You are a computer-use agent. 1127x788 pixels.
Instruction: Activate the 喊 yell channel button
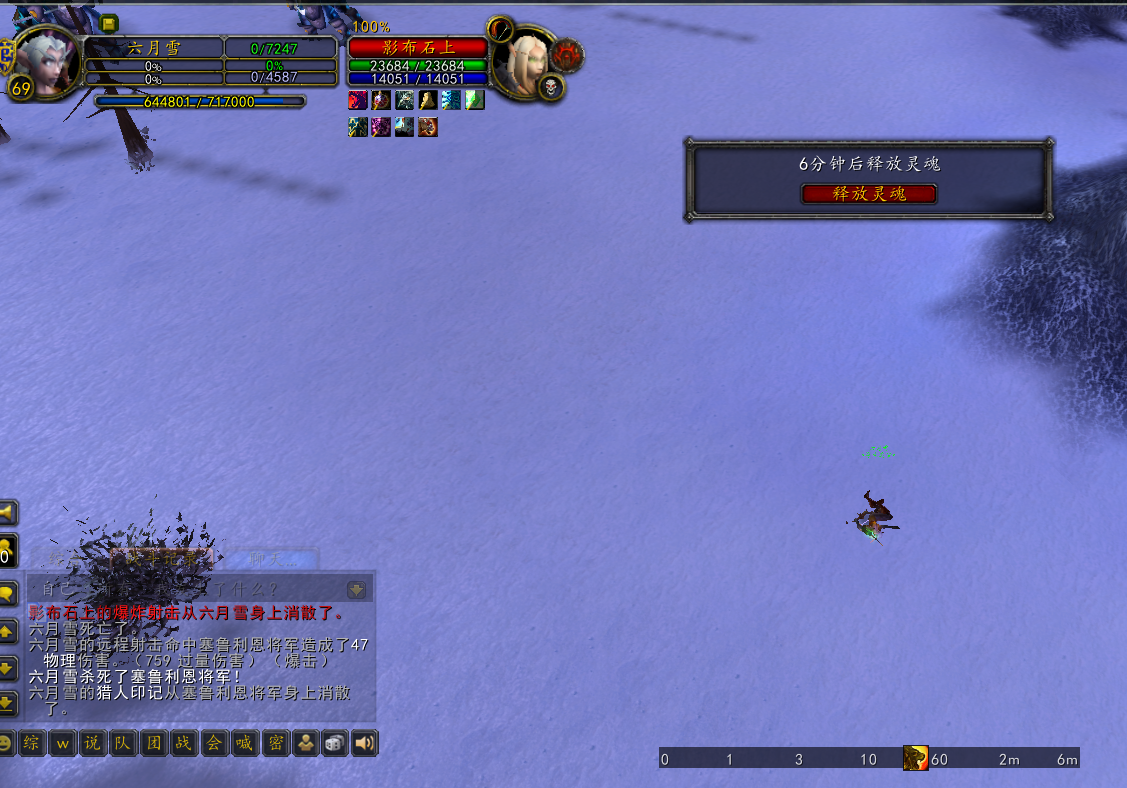[x=244, y=743]
